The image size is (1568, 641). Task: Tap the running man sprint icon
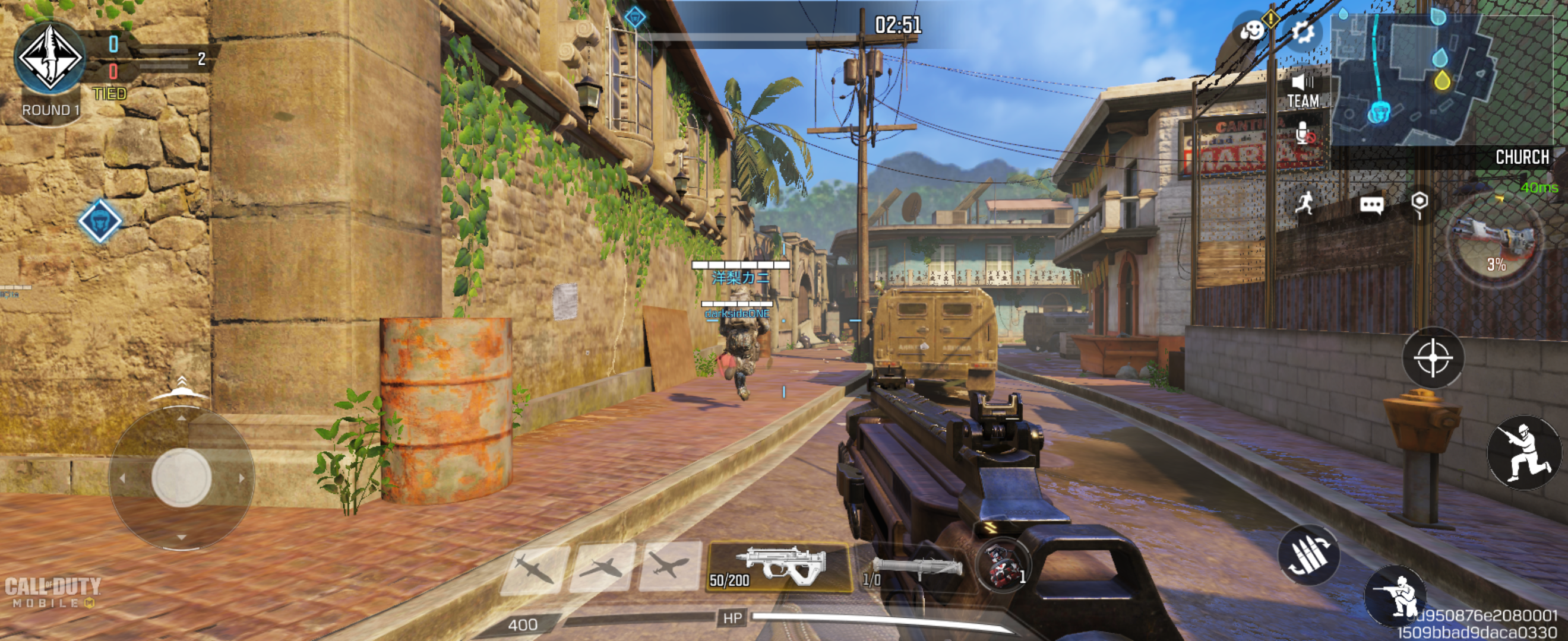[1304, 202]
